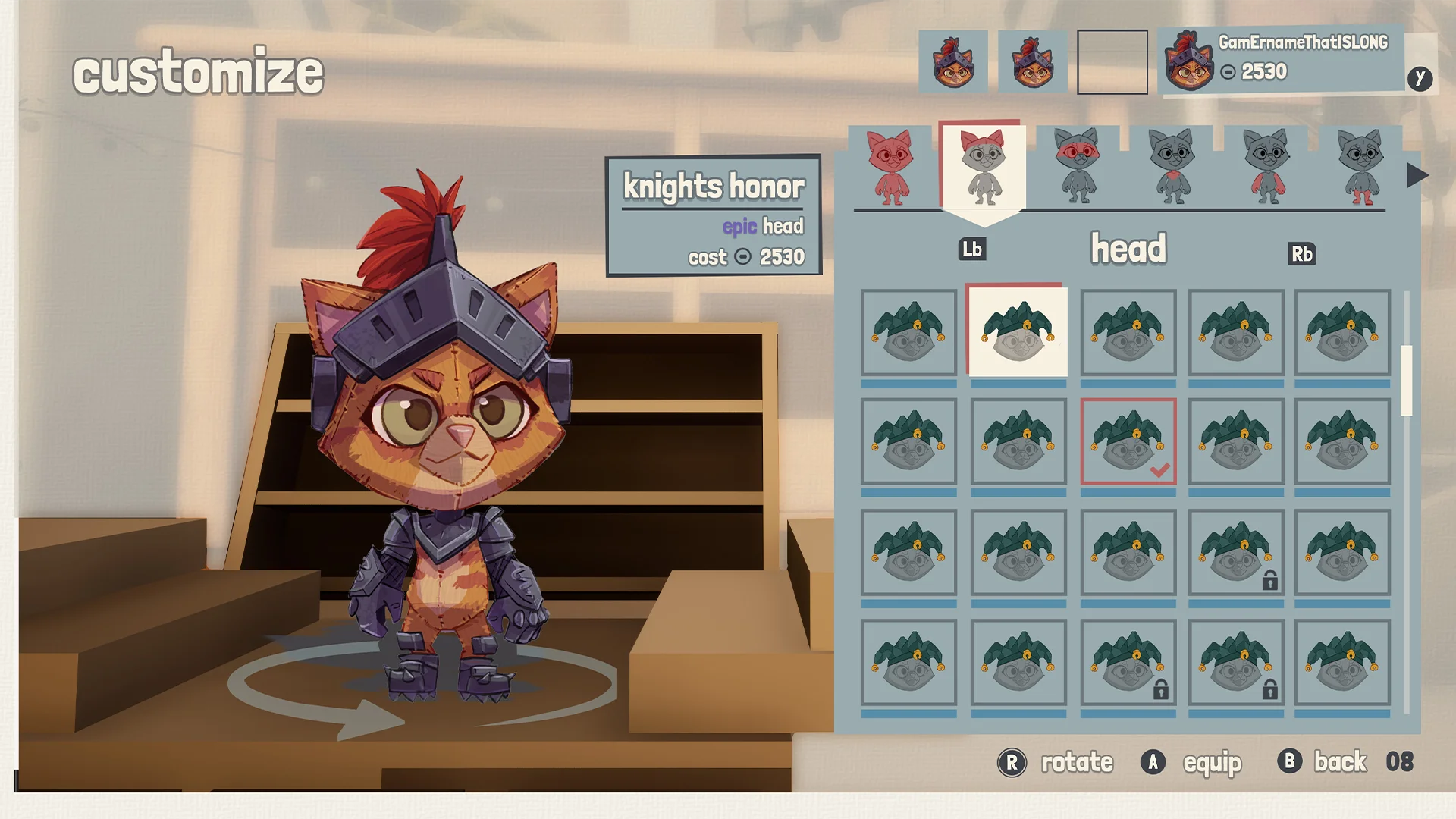Click the rotate button label

(1075, 763)
